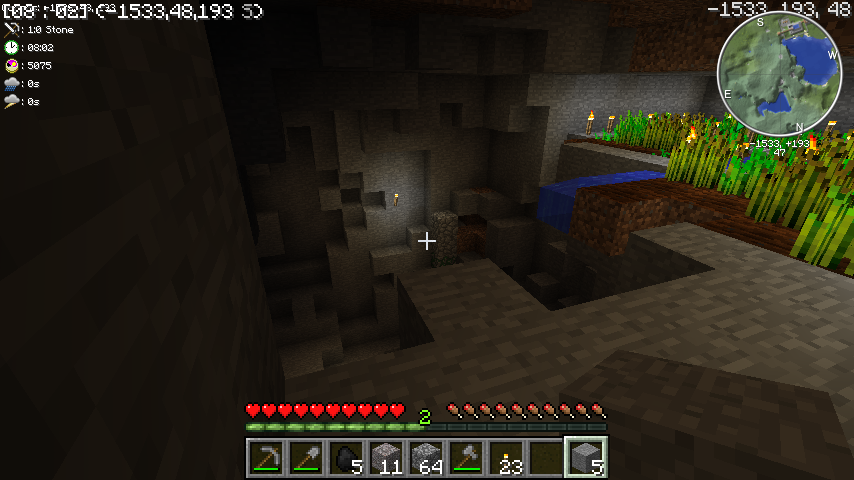Switch to the axe hotbar slot
This screenshot has height=480, width=854.
466,458
